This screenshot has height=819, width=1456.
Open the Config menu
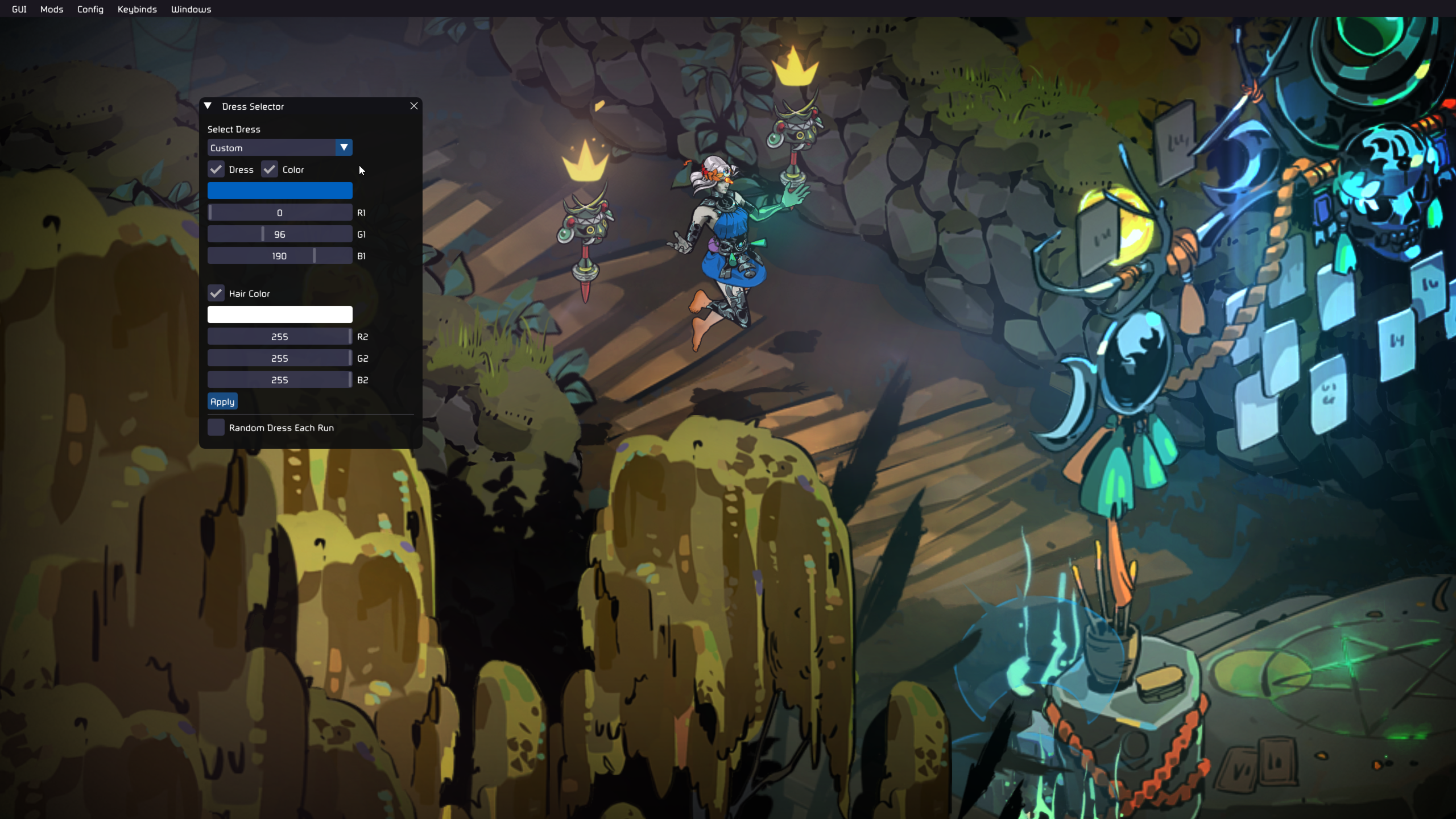coord(90,9)
